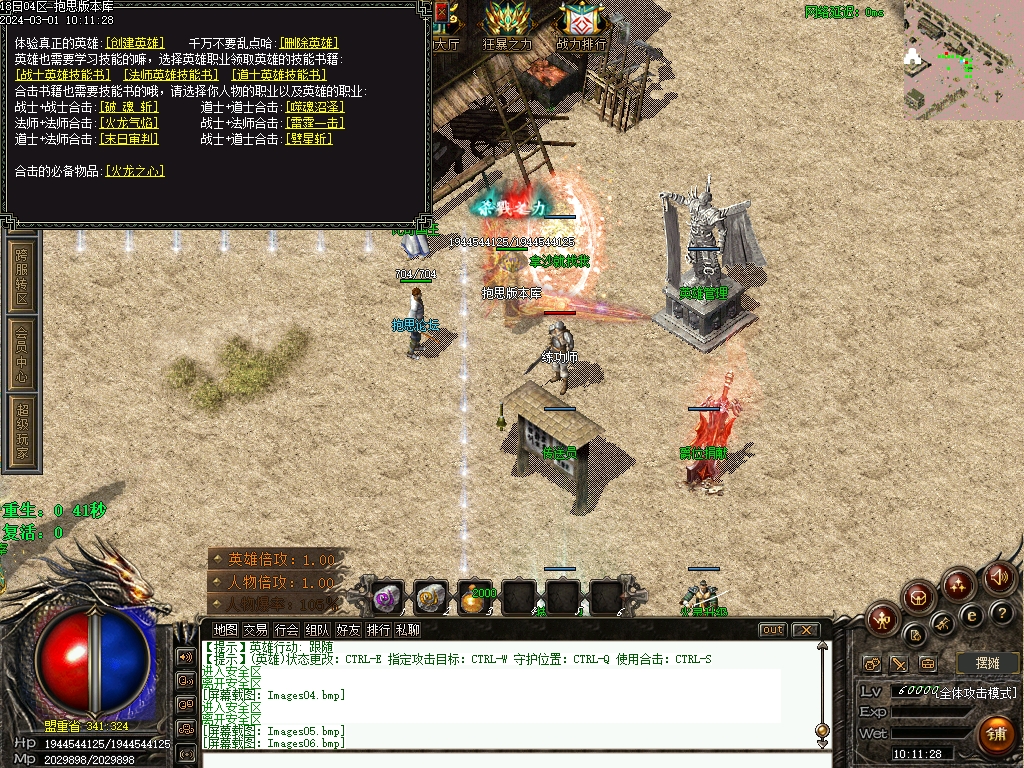Viewport: 1024px width, 768px height.
Task: Open the 会员中心 side button
Action: [x=22, y=354]
